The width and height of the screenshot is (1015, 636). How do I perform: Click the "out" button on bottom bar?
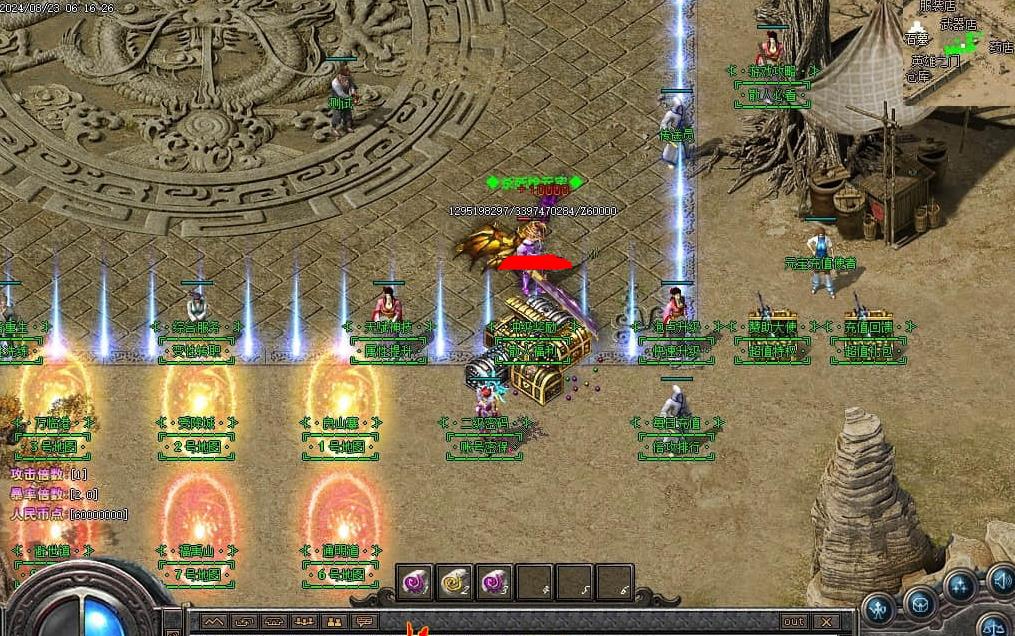793,621
